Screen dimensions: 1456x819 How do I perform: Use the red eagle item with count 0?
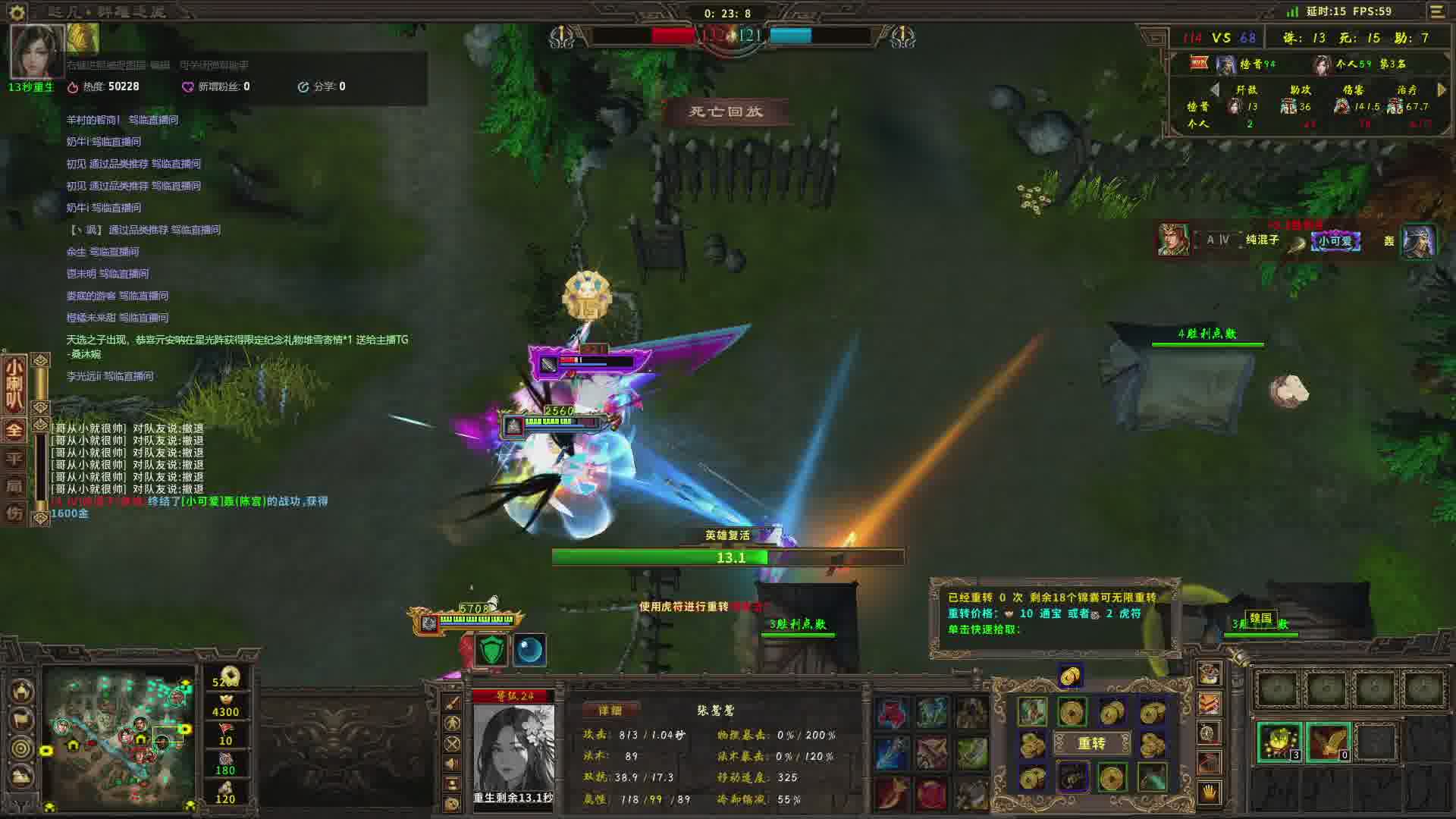pyautogui.click(x=1328, y=741)
